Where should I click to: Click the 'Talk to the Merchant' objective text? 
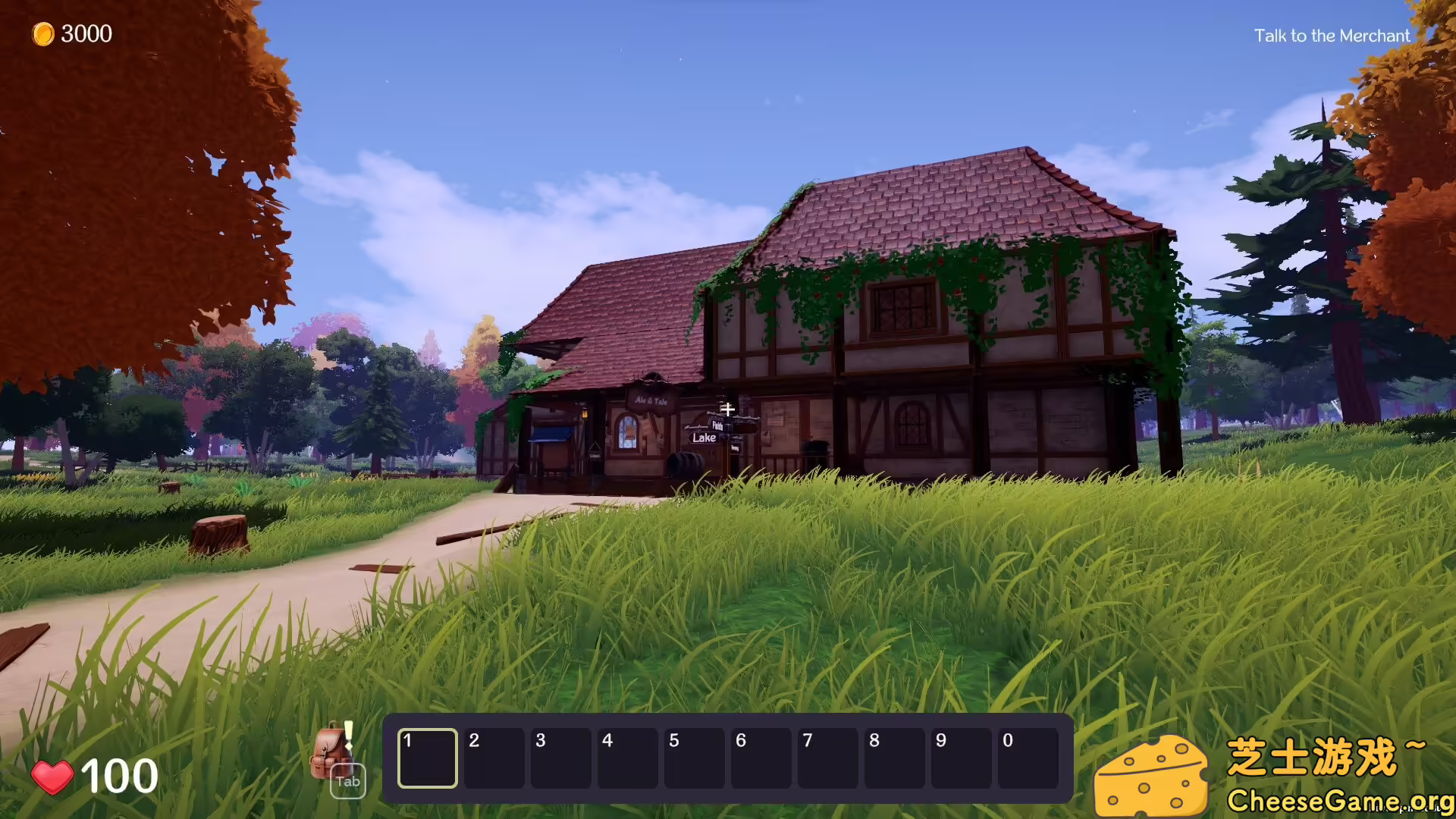pos(1331,36)
